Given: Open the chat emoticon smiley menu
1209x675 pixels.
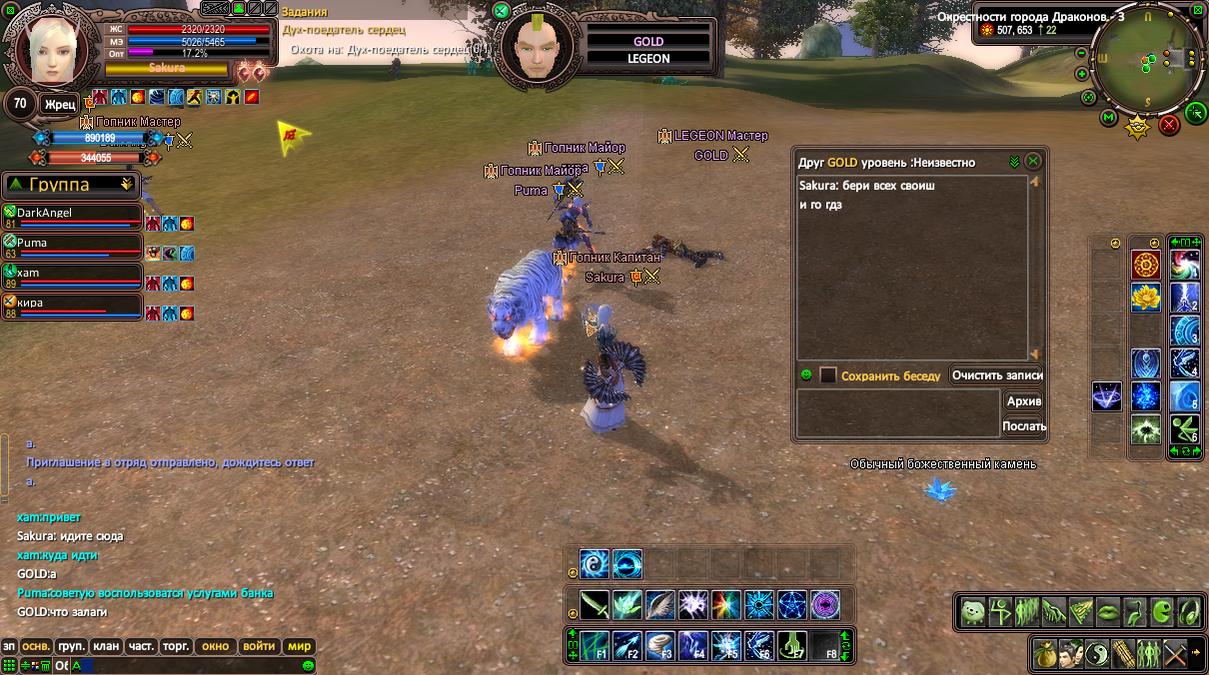Looking at the screenshot, I should tap(308, 665).
